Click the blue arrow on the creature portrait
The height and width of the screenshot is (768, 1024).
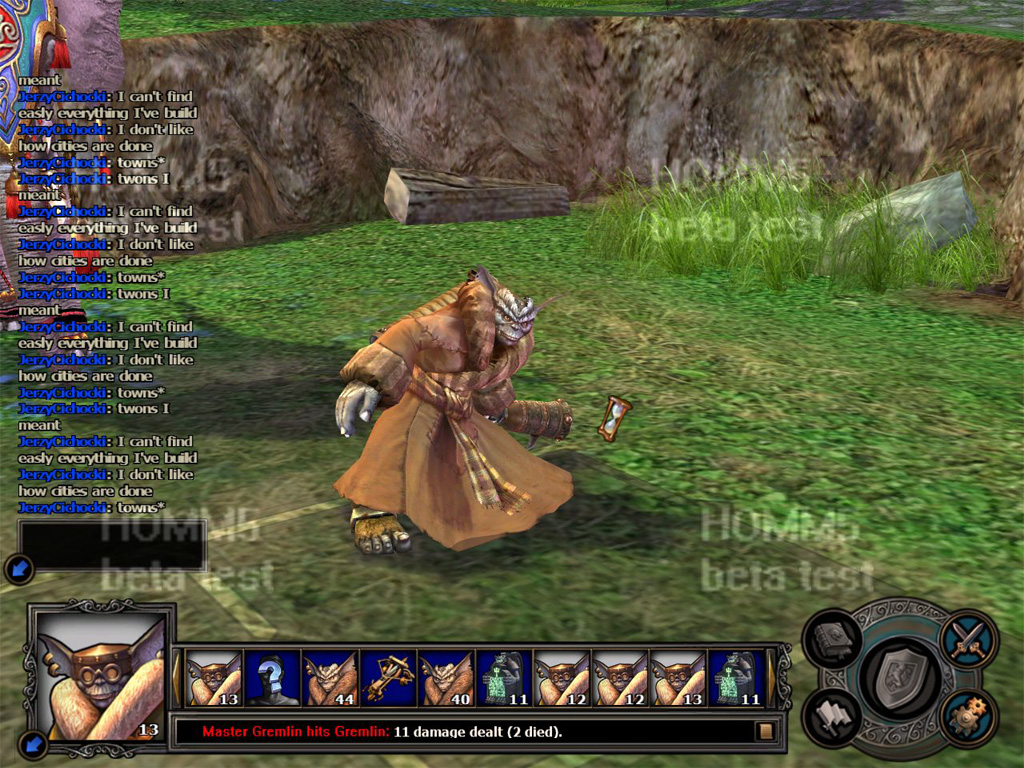click(x=32, y=743)
